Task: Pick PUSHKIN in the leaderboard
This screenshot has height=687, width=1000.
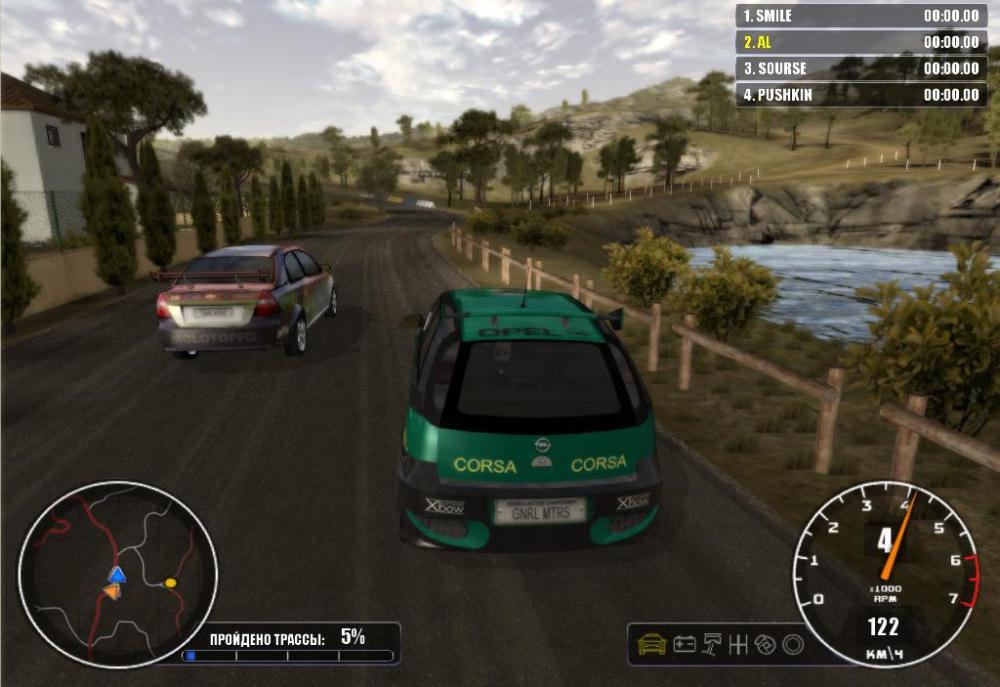Action: tap(860, 95)
